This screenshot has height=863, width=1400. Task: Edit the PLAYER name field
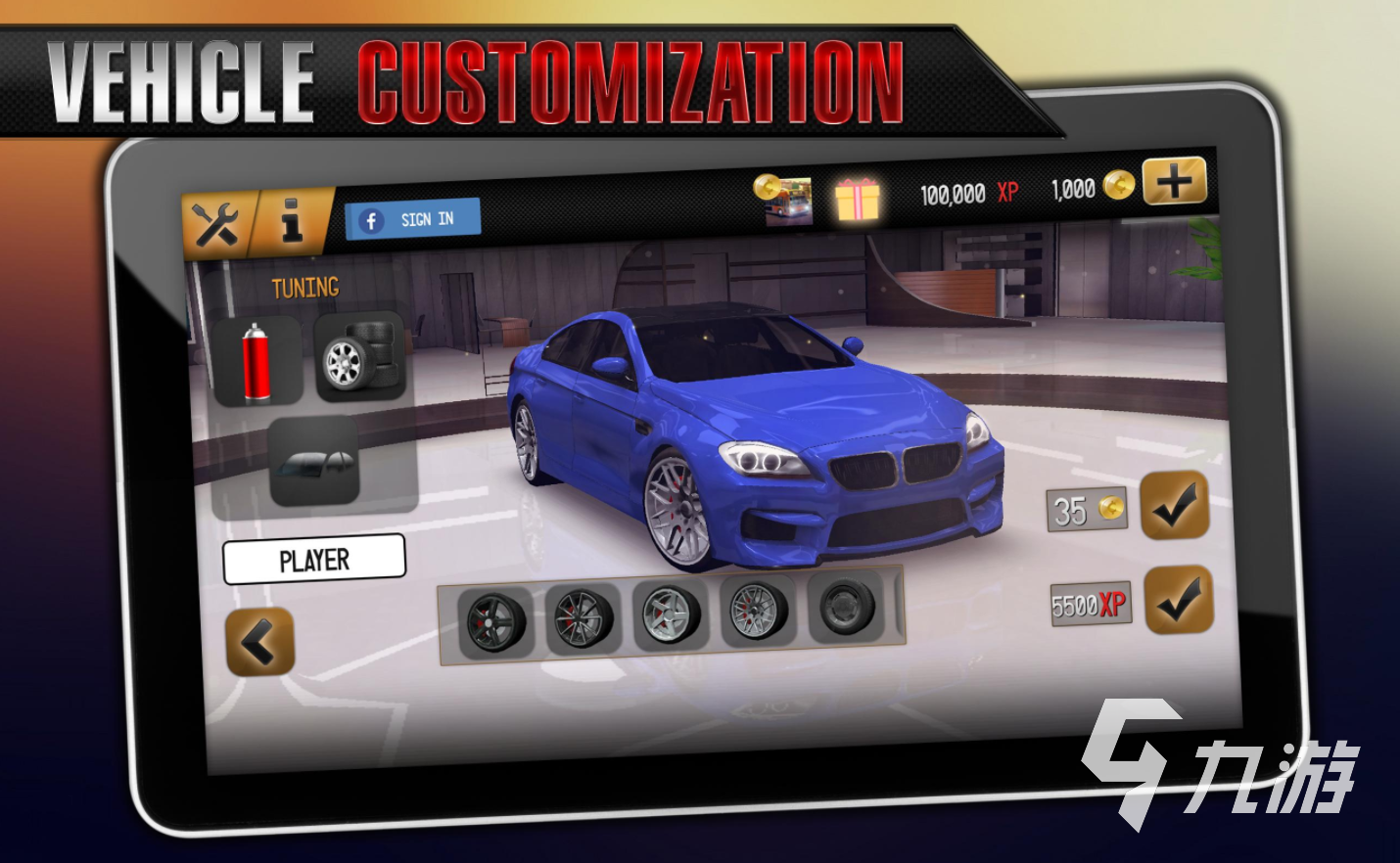click(x=314, y=560)
